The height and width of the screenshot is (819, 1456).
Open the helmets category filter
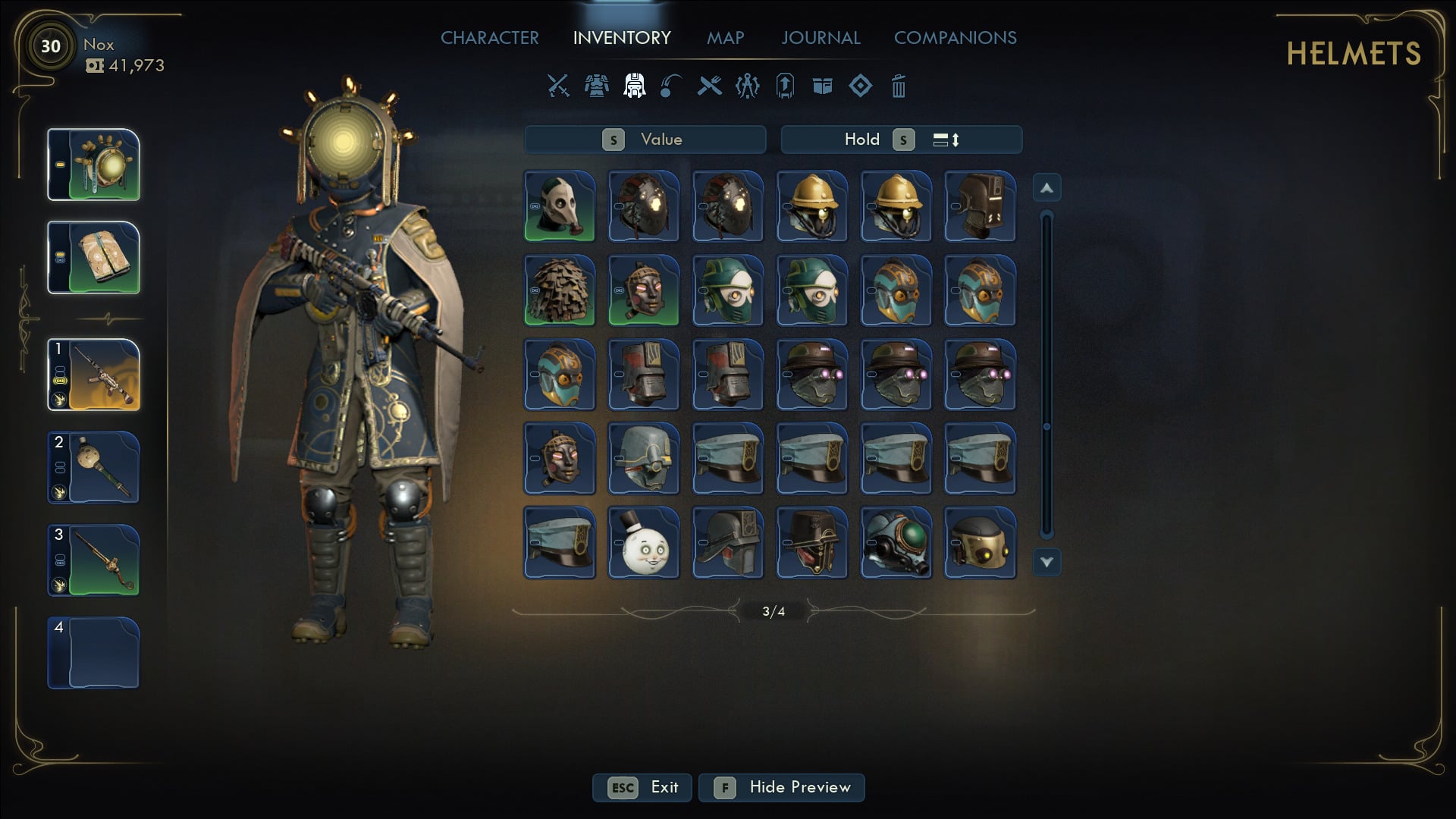(634, 86)
